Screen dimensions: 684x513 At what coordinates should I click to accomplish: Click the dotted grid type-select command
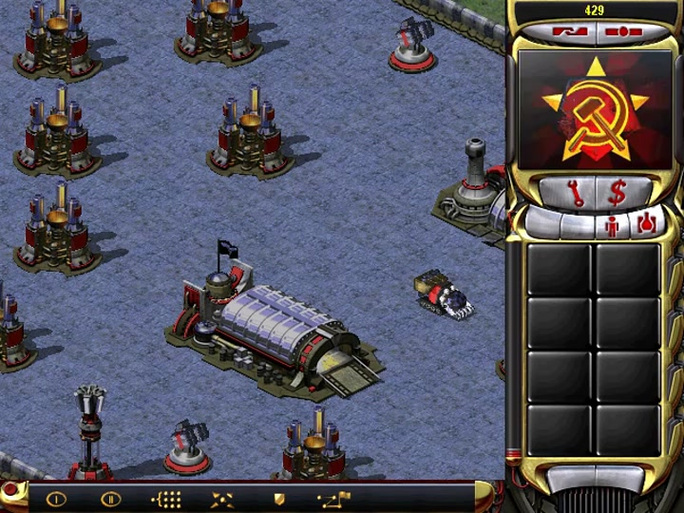coord(165,498)
